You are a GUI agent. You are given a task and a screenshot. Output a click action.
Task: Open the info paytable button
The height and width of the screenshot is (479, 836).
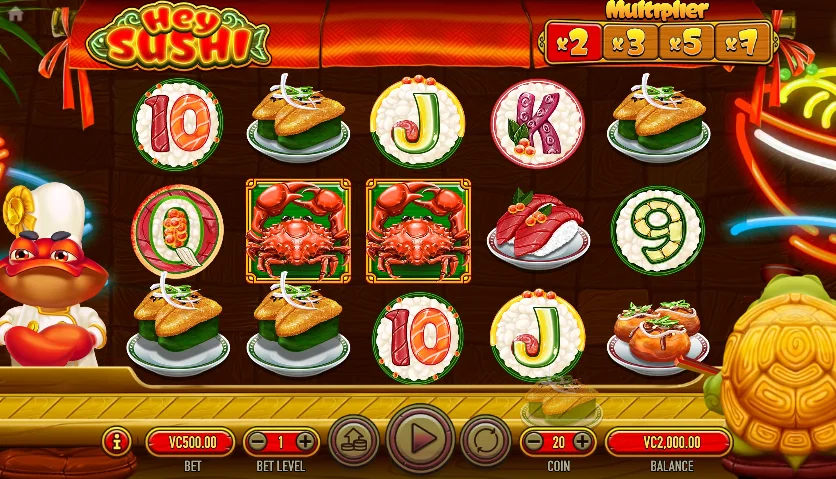[x=118, y=440]
